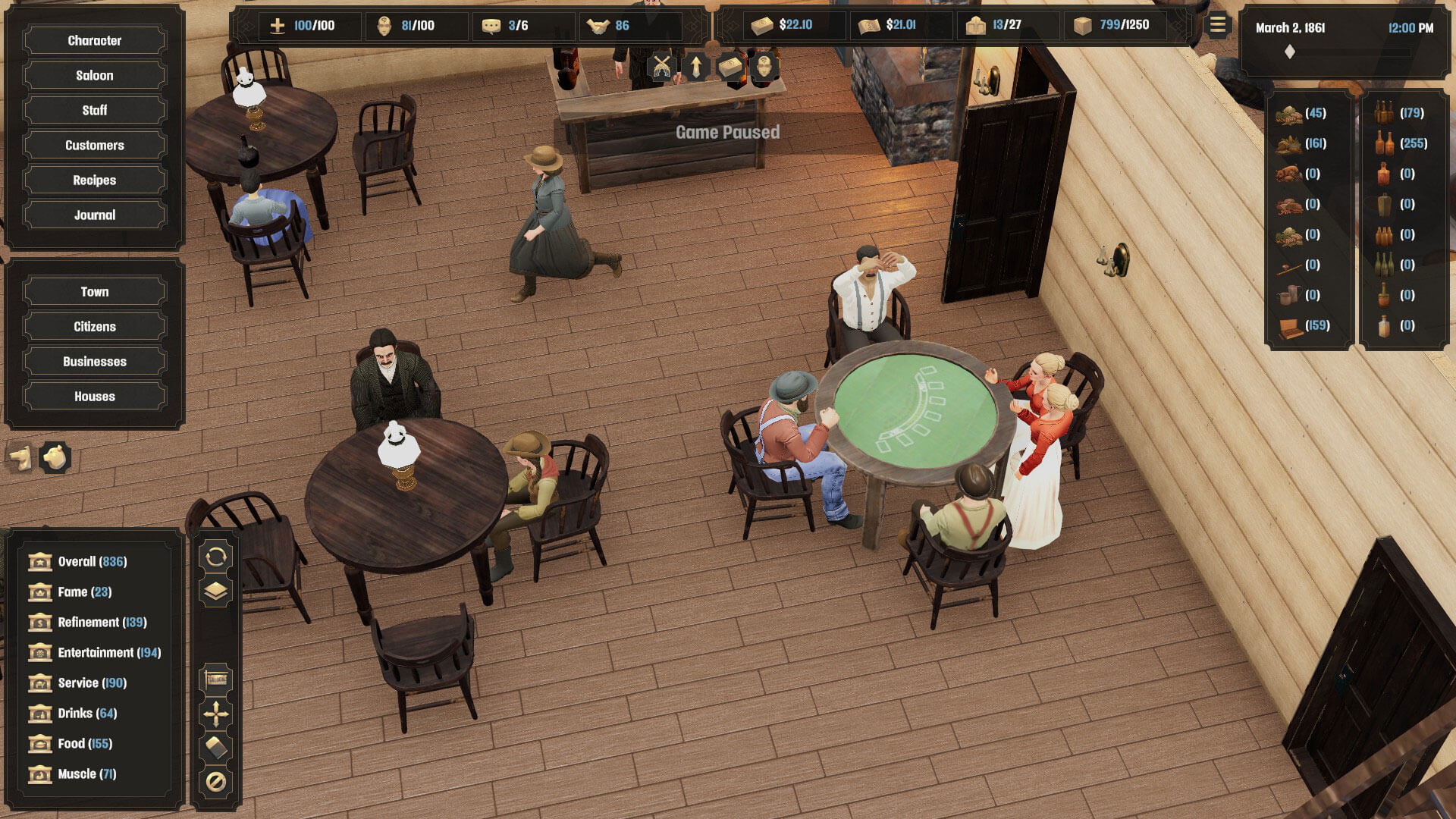The height and width of the screenshot is (819, 1456).
Task: Expand the Journal section in the sidebar
Action: (93, 215)
